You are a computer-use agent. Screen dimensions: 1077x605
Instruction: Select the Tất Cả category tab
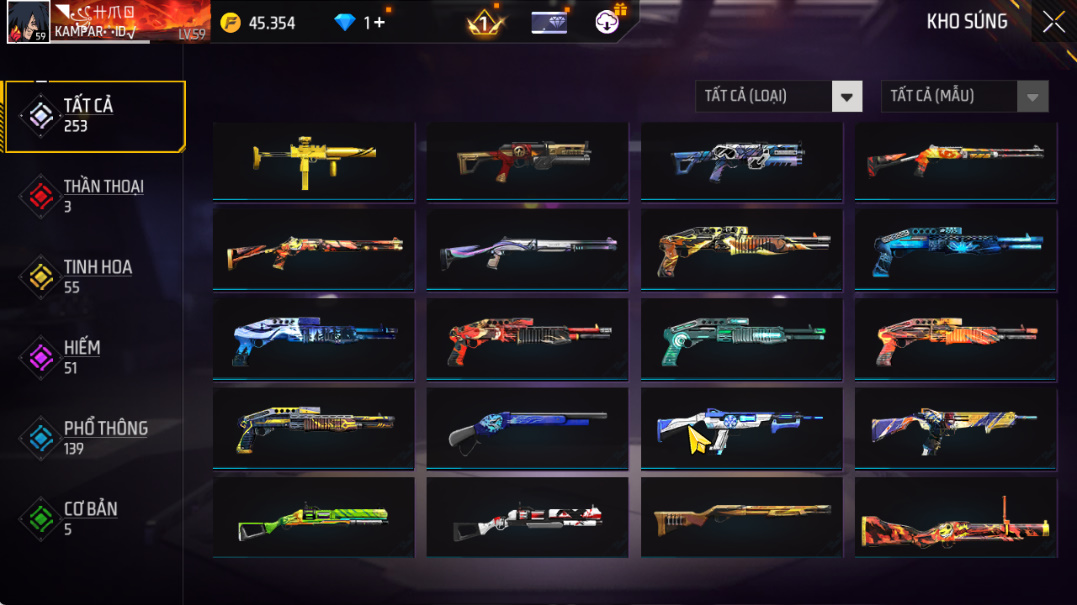coord(95,116)
